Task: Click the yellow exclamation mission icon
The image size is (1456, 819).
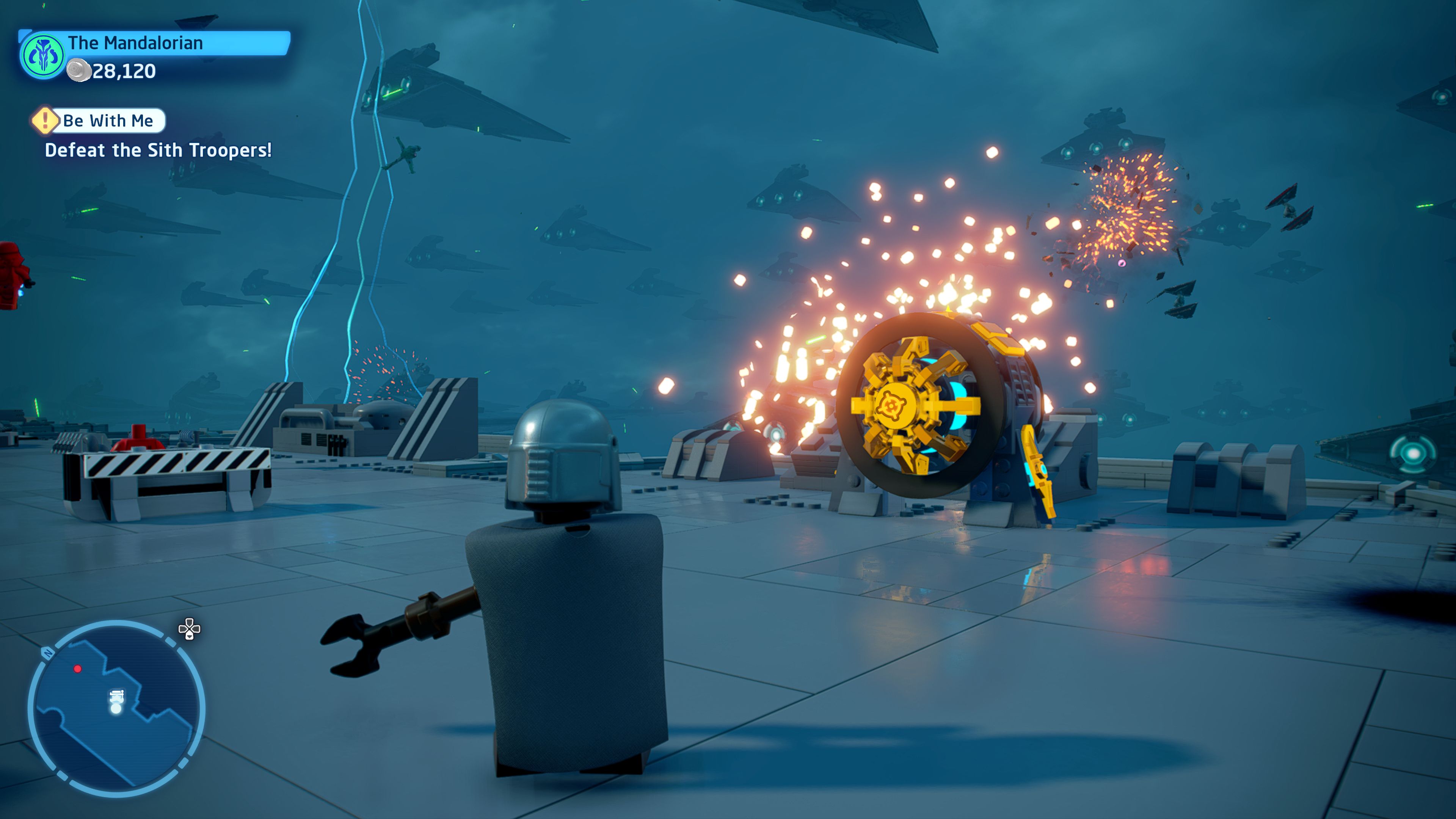Action: pos(45,120)
